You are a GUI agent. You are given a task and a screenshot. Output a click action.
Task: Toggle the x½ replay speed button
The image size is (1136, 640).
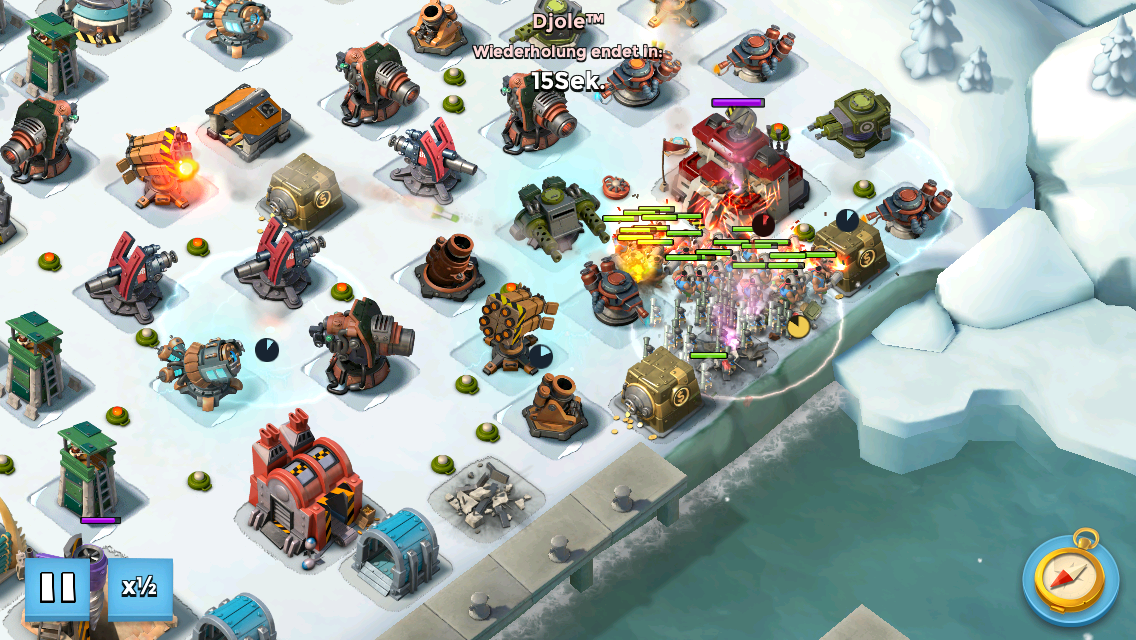140,588
